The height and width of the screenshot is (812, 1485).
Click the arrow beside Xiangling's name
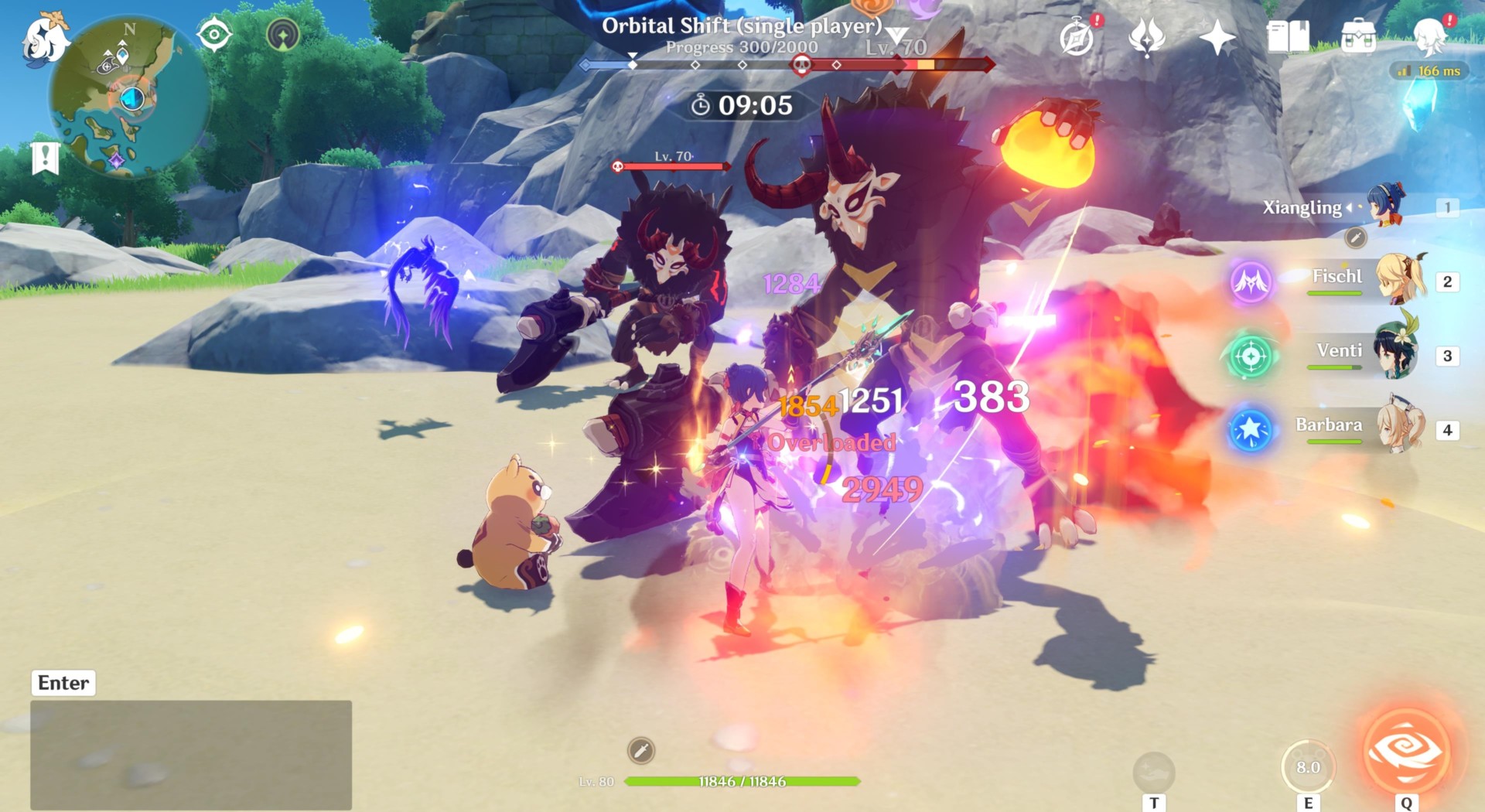[1347, 207]
